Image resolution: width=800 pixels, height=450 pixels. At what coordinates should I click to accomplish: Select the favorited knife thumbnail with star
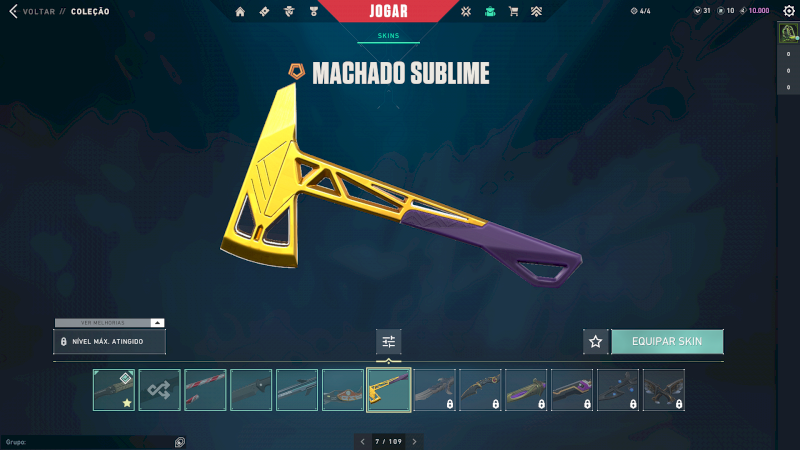point(114,390)
